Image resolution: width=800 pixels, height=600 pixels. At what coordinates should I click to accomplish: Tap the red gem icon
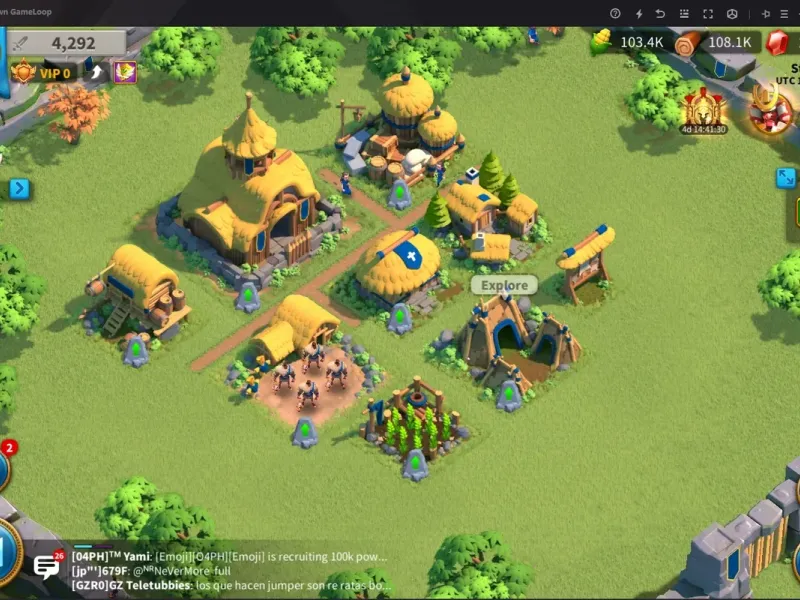click(779, 42)
